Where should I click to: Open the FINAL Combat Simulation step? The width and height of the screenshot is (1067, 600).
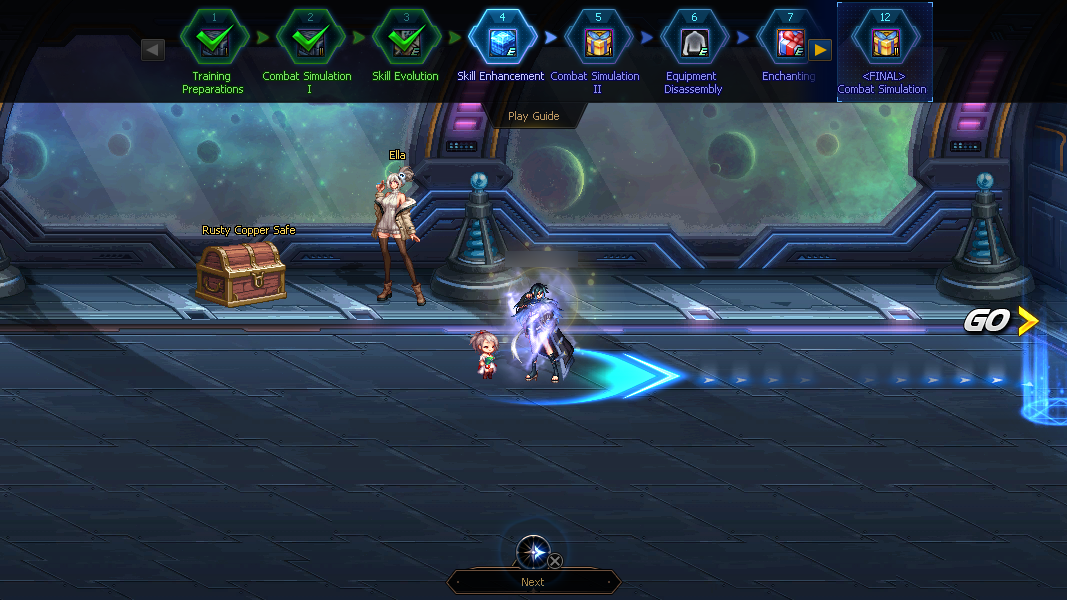pyautogui.click(x=884, y=41)
